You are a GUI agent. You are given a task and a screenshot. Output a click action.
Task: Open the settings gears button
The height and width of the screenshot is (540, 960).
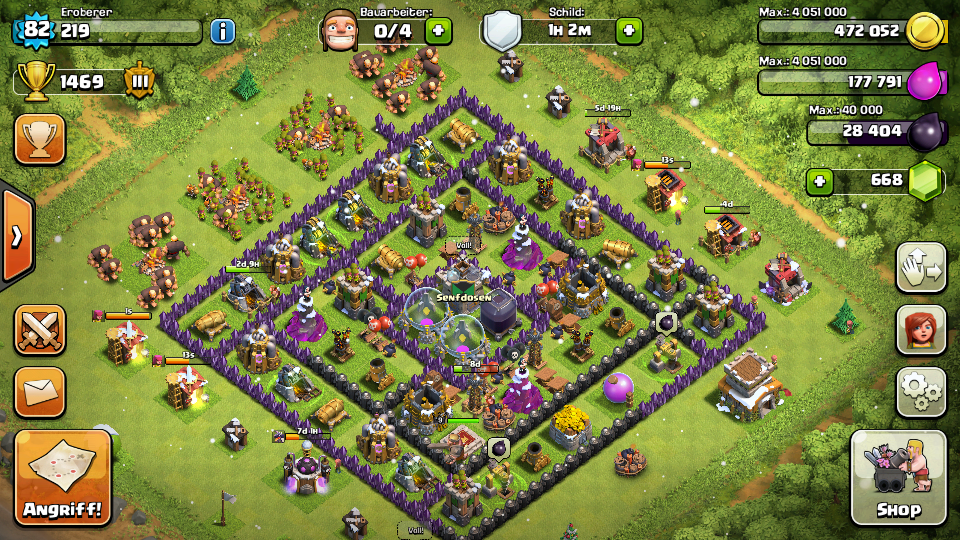point(921,391)
